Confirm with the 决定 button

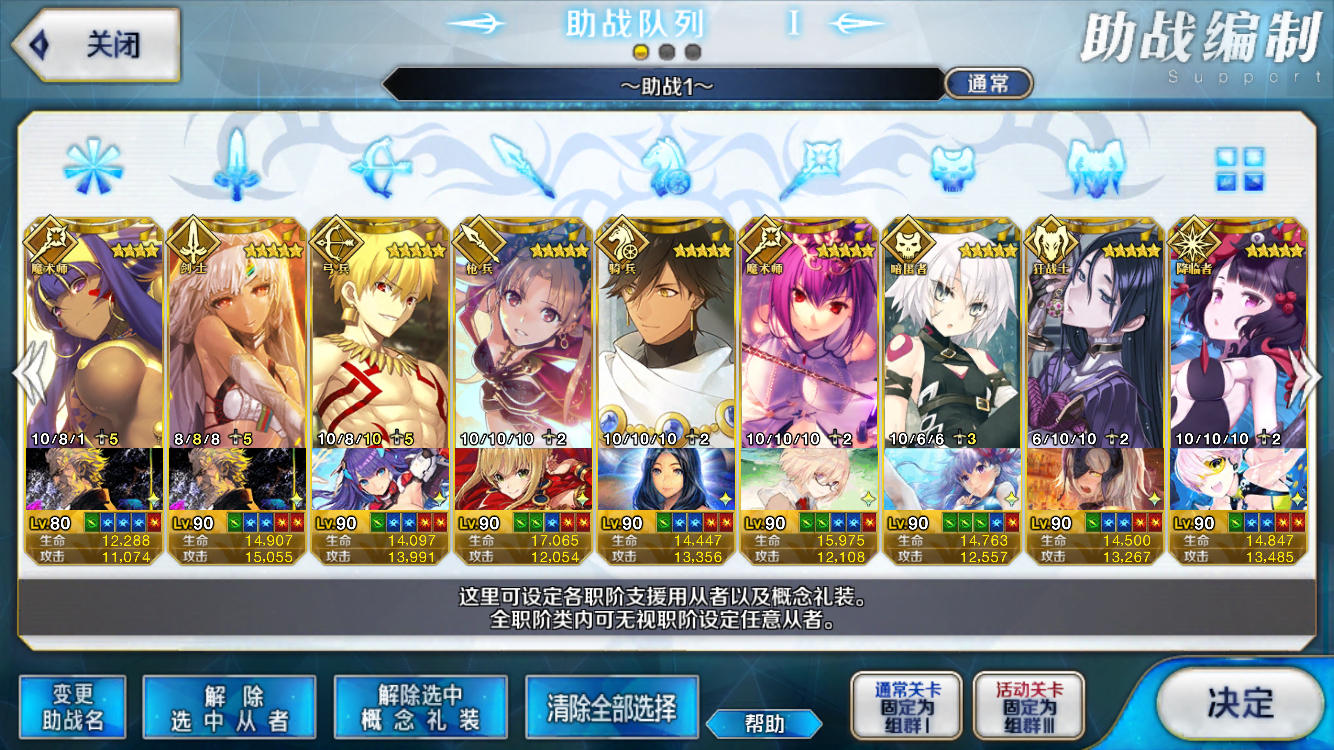(x=1240, y=703)
